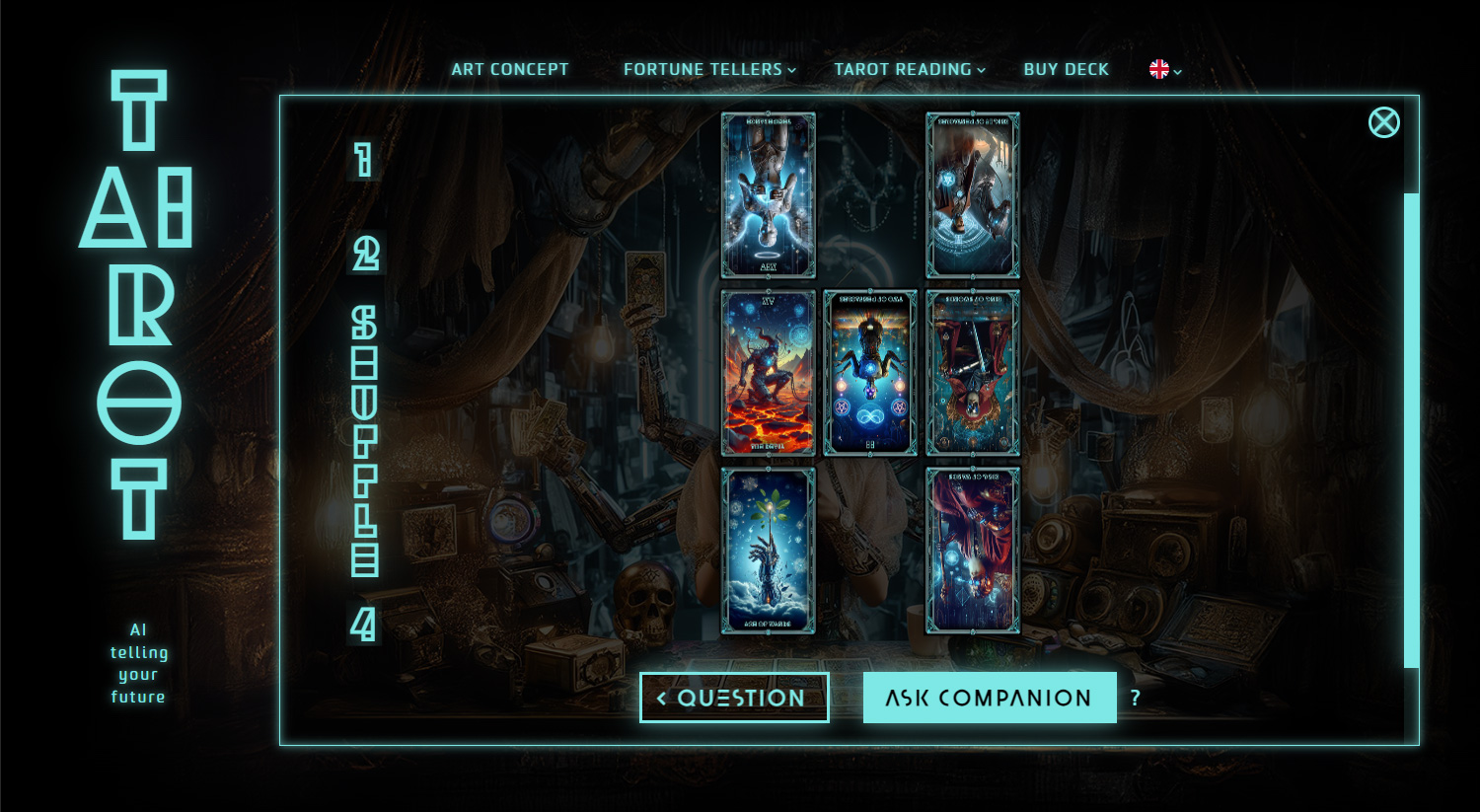This screenshot has width=1480, height=812.
Task: Expand the Fortune Tellers menu
Action: point(708,69)
